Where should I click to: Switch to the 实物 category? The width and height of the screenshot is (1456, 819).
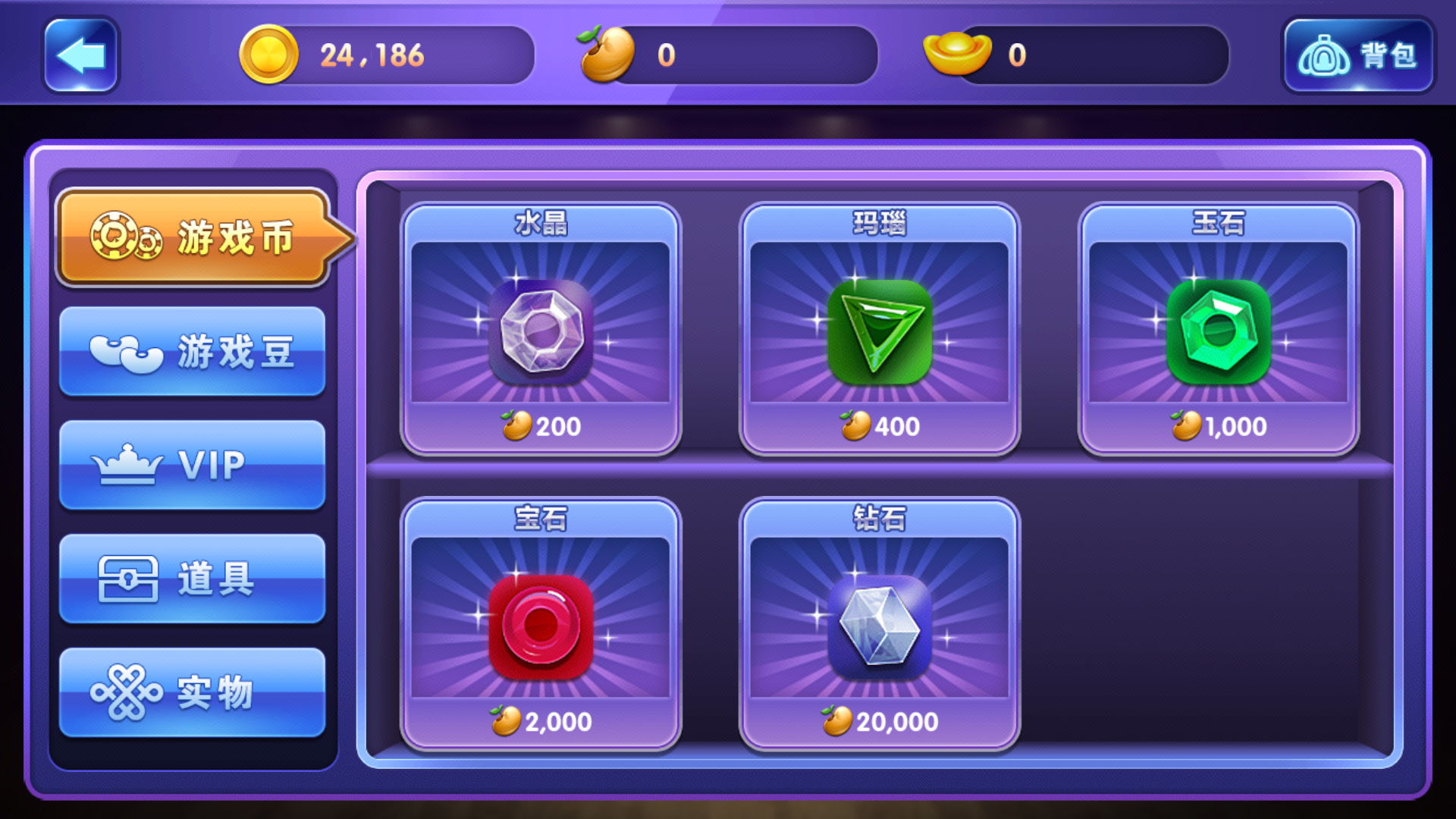point(192,692)
